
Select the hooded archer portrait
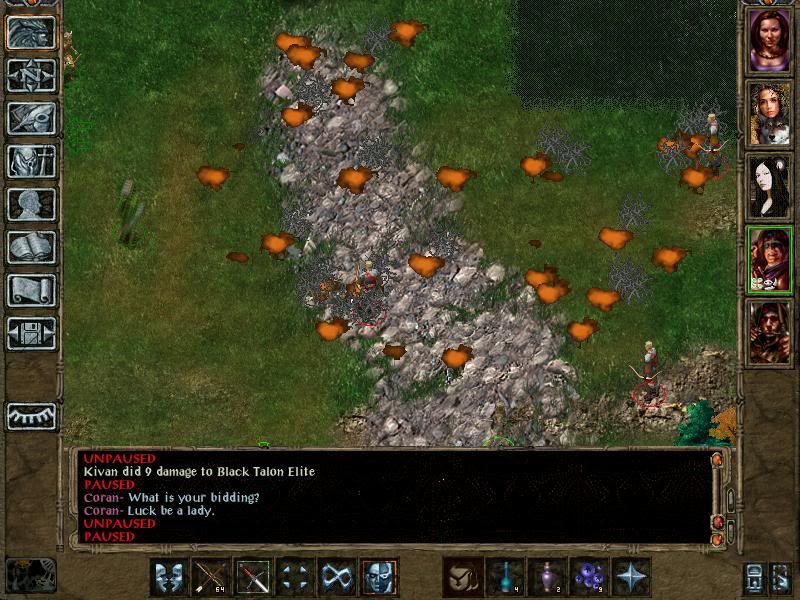[x=770, y=332]
